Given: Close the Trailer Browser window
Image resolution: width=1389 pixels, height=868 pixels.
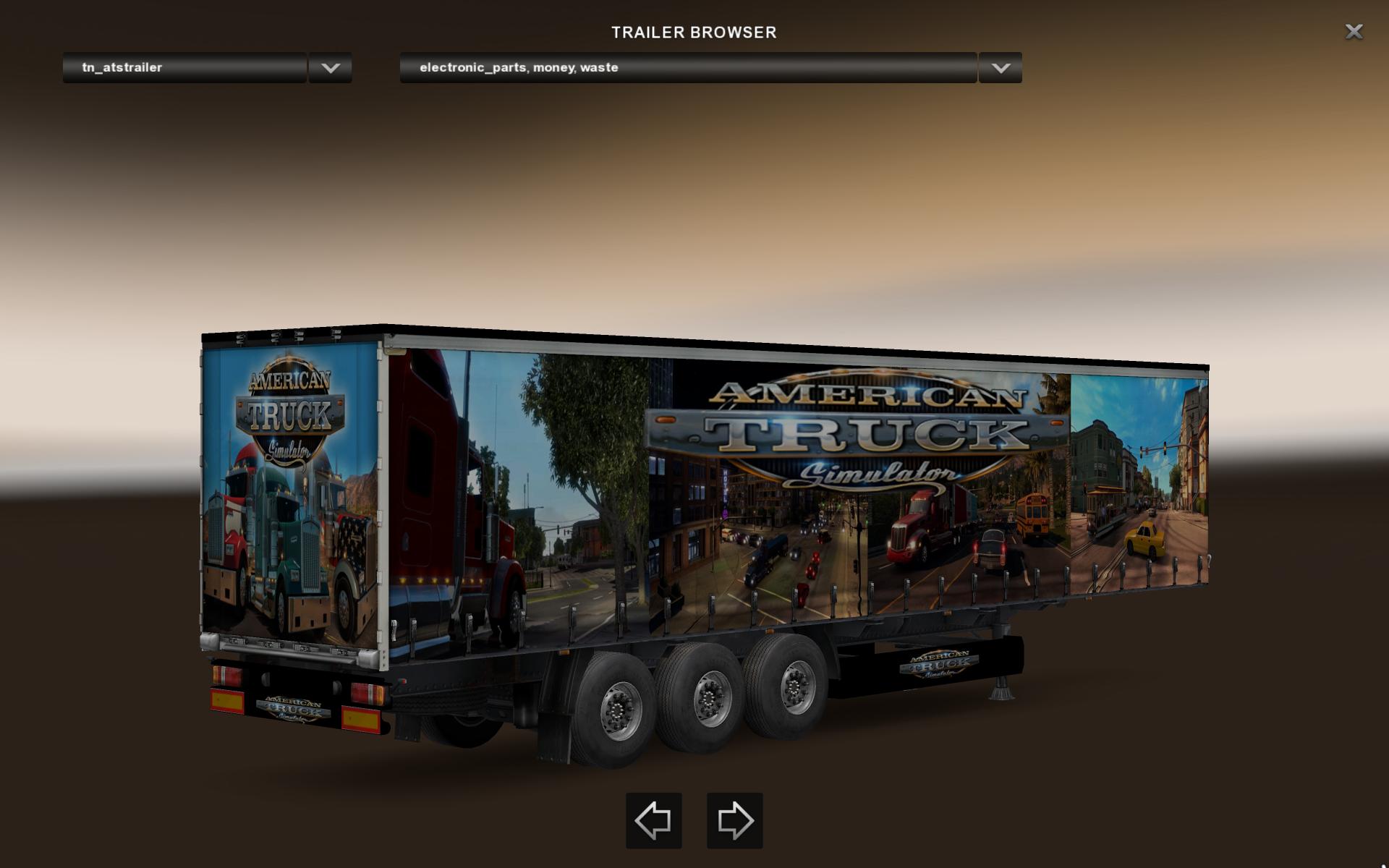Looking at the screenshot, I should click(1354, 32).
